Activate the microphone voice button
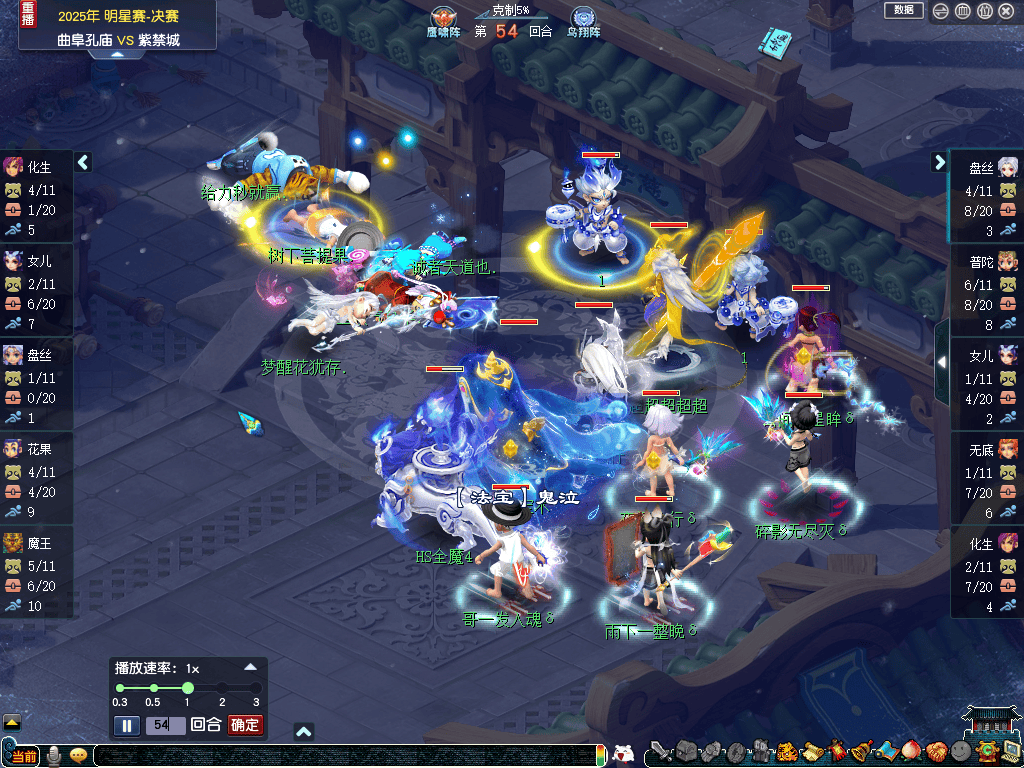Screen dimensions: 1024x768 click(54, 755)
